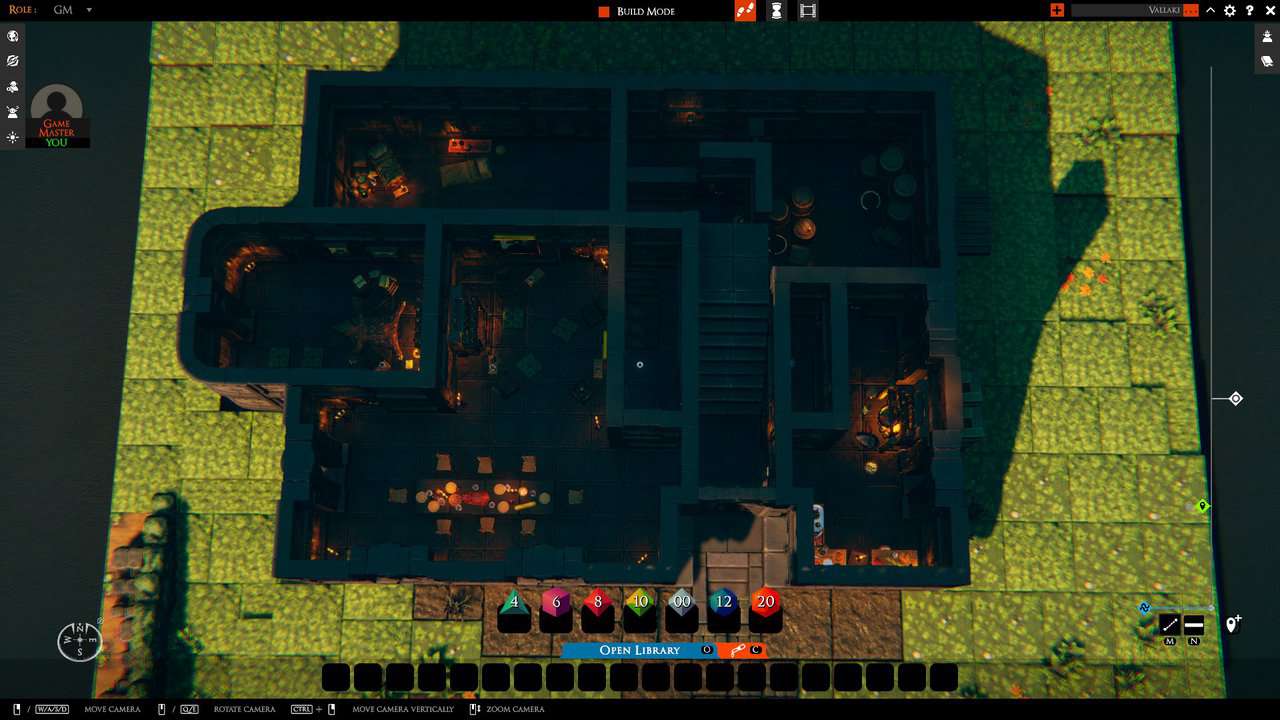This screenshot has height=720, width=1280.
Task: Click the vertical zoom slider handle
Action: pyautogui.click(x=1234, y=398)
